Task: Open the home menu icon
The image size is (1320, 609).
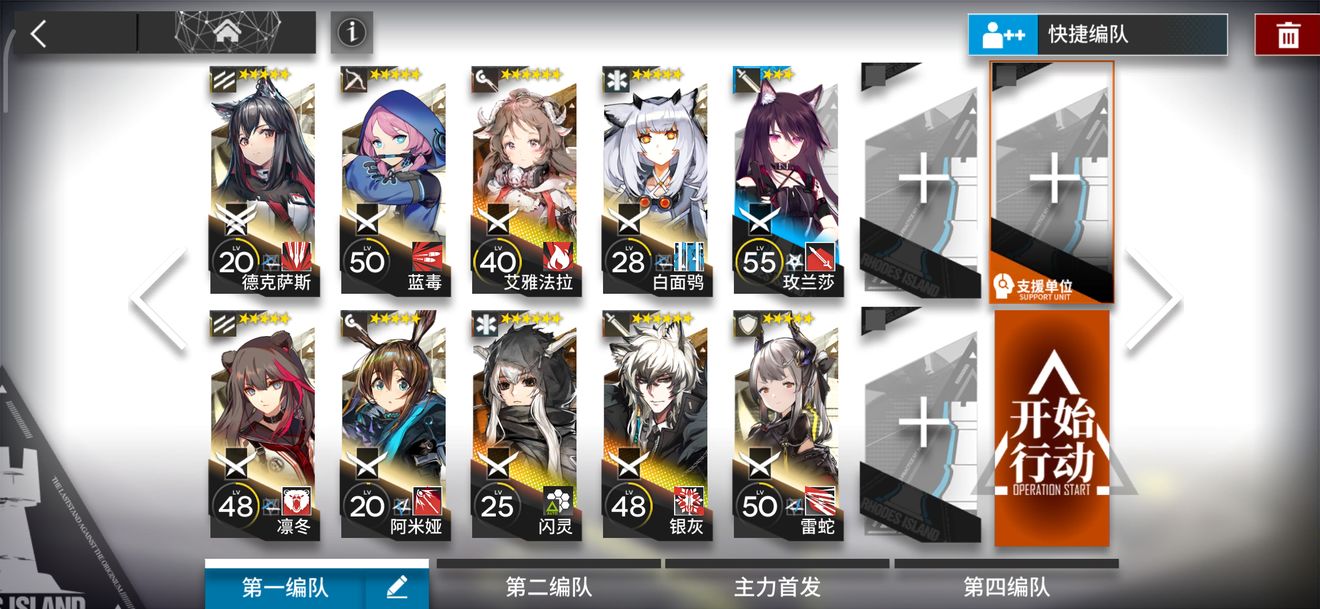Action: [227, 32]
